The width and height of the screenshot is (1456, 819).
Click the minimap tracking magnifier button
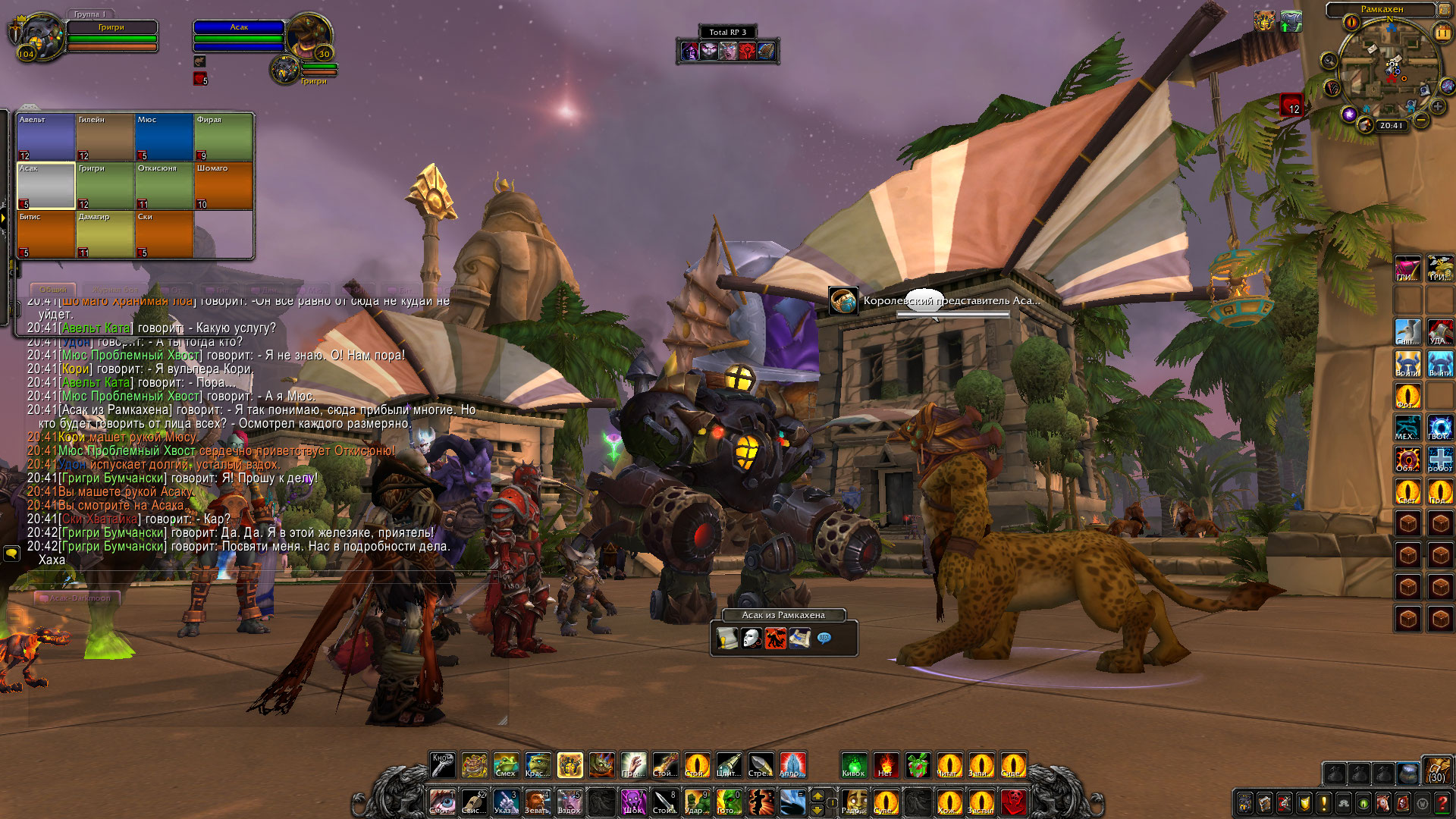pyautogui.click(x=1329, y=61)
